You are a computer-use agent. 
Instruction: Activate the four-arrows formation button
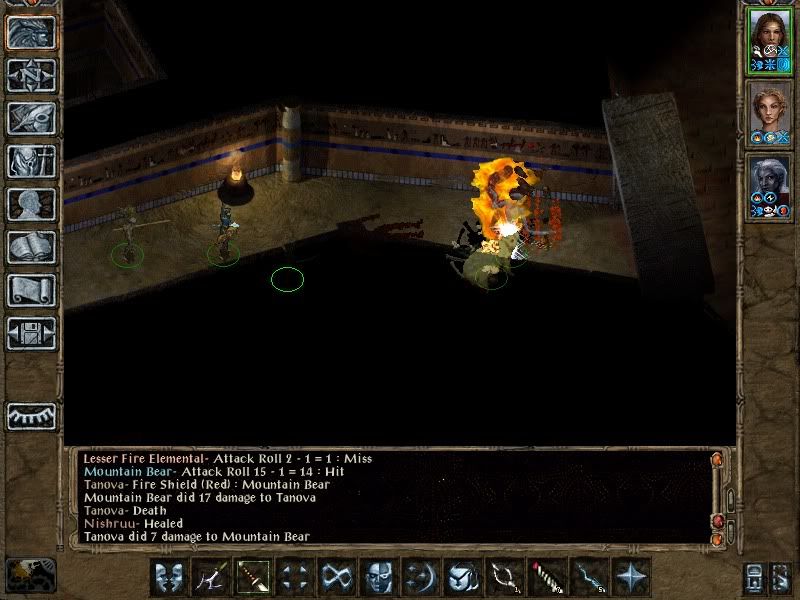[x=295, y=577]
